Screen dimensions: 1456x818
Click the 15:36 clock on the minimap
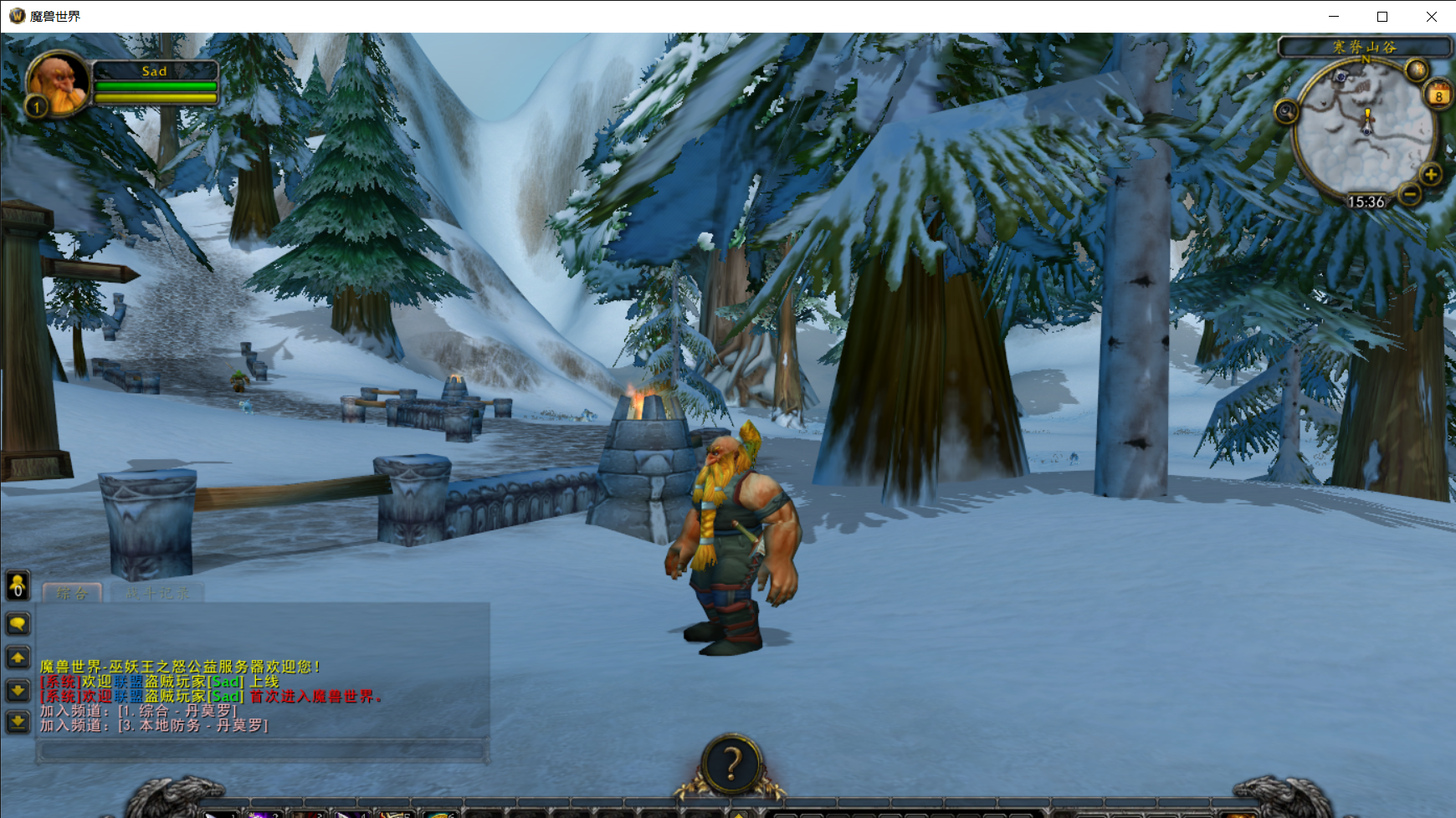(x=1366, y=202)
